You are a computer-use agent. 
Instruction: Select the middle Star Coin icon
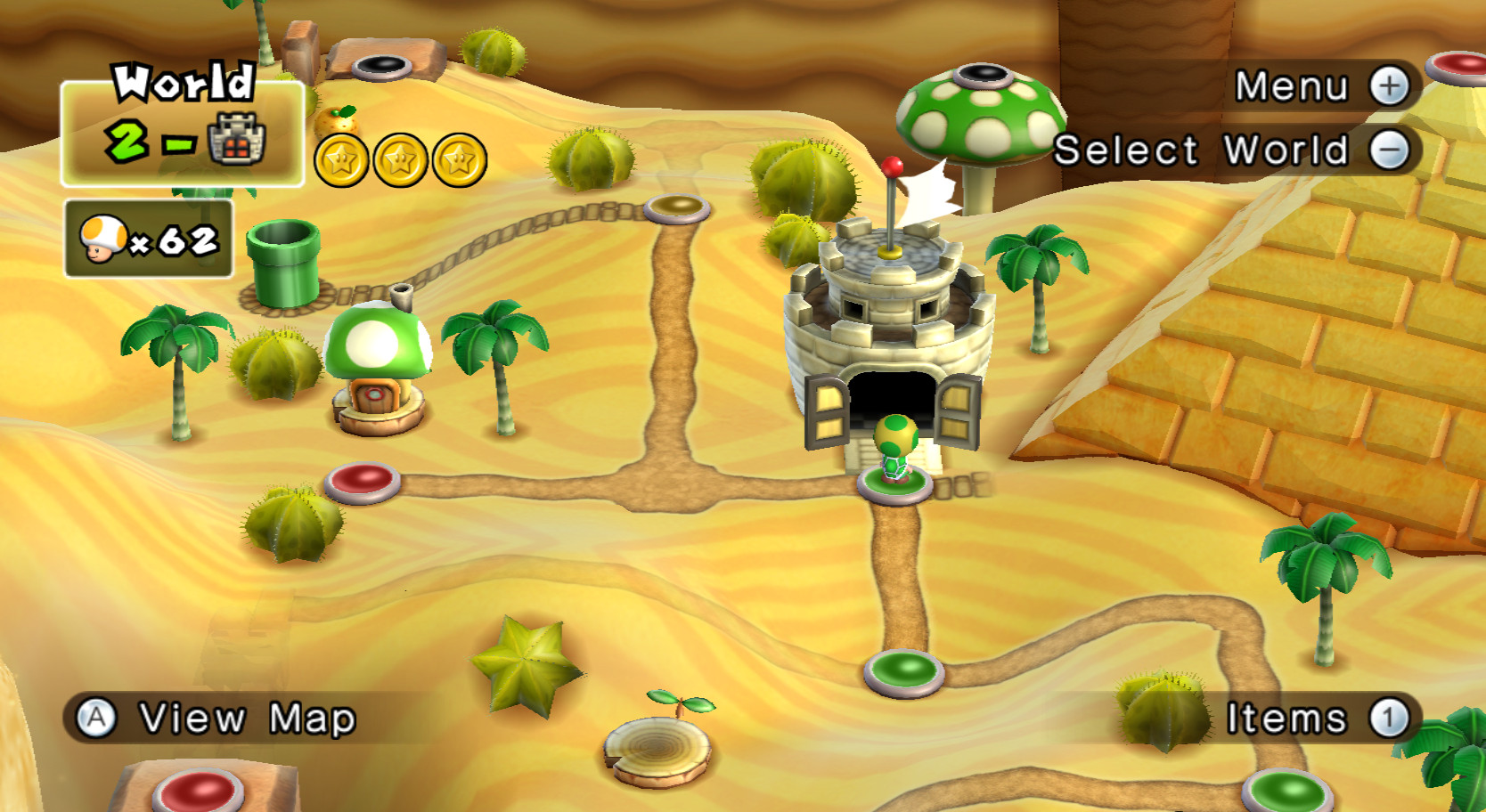(x=400, y=162)
